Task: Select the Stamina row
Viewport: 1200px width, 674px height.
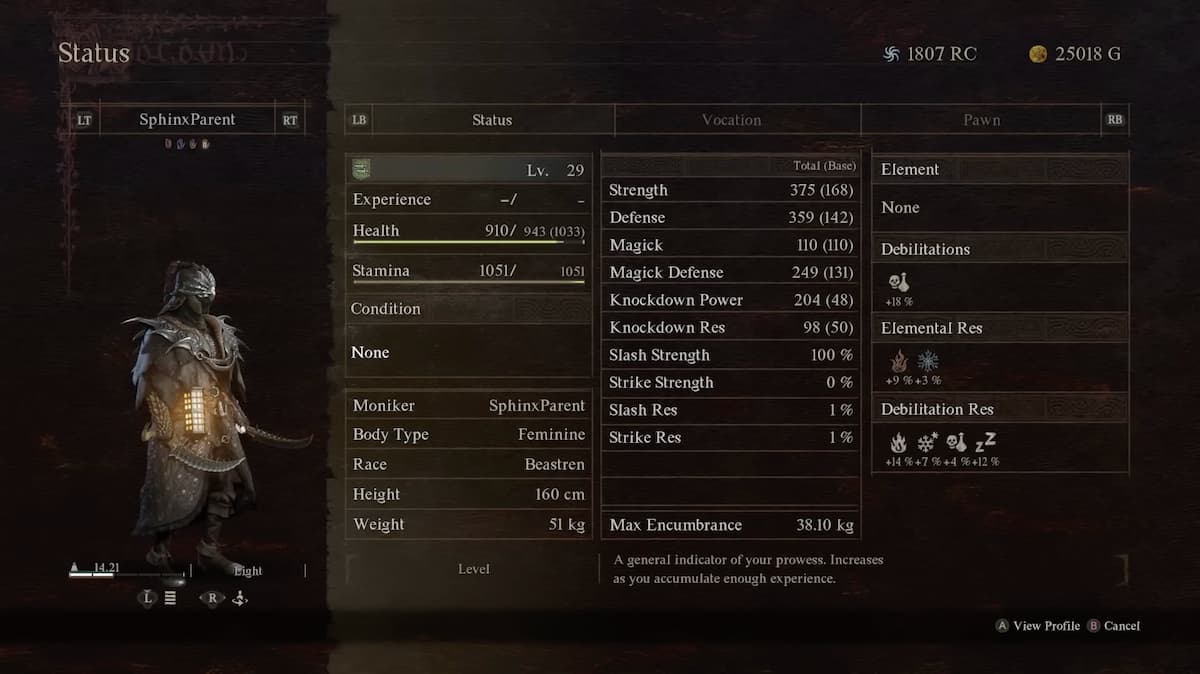Action: [x=468, y=271]
